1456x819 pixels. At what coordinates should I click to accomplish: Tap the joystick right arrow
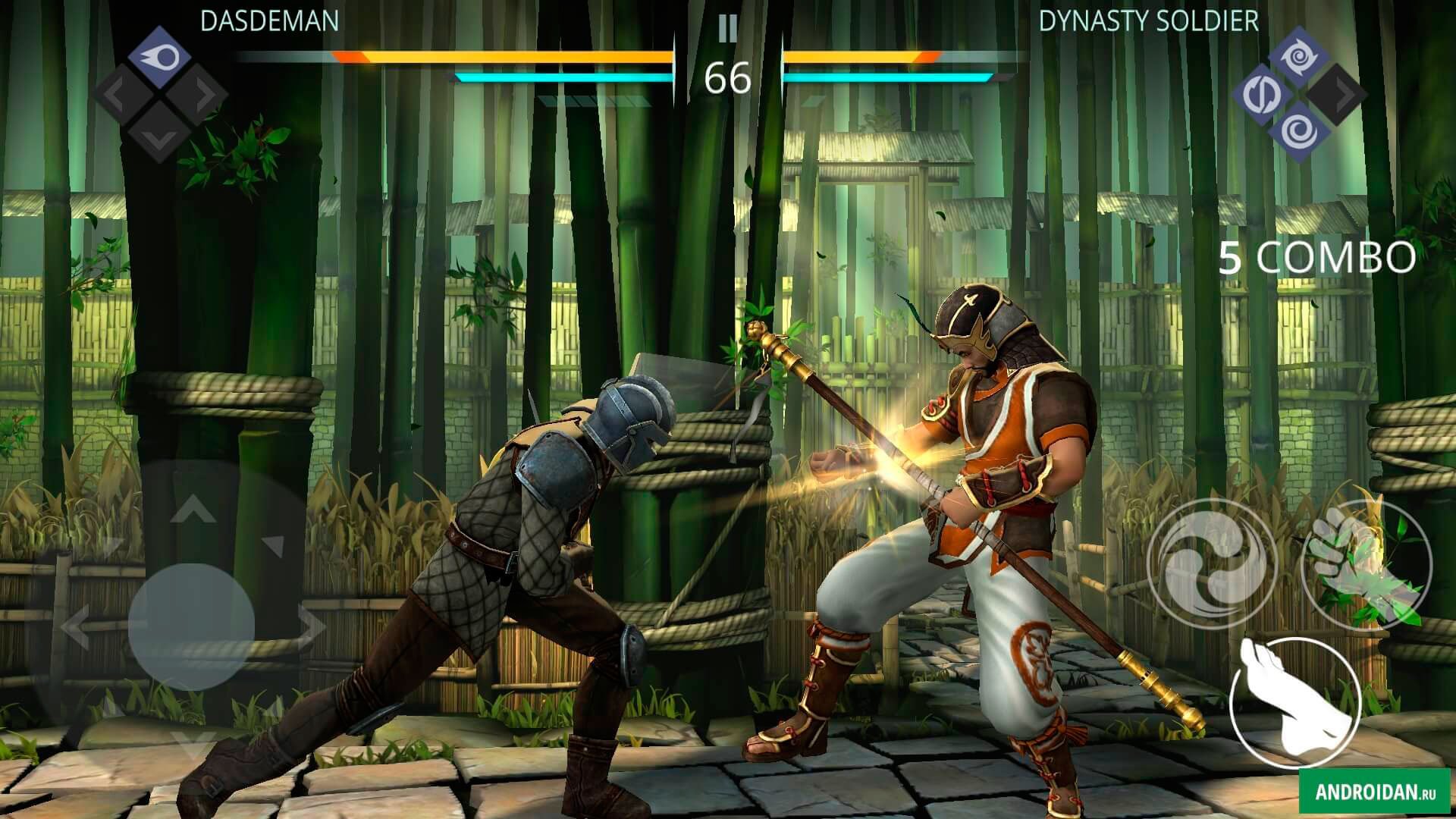(311, 626)
